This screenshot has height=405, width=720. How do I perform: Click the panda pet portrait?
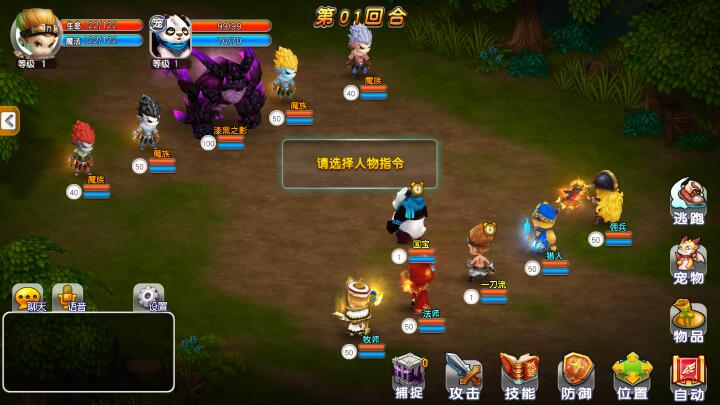click(170, 35)
